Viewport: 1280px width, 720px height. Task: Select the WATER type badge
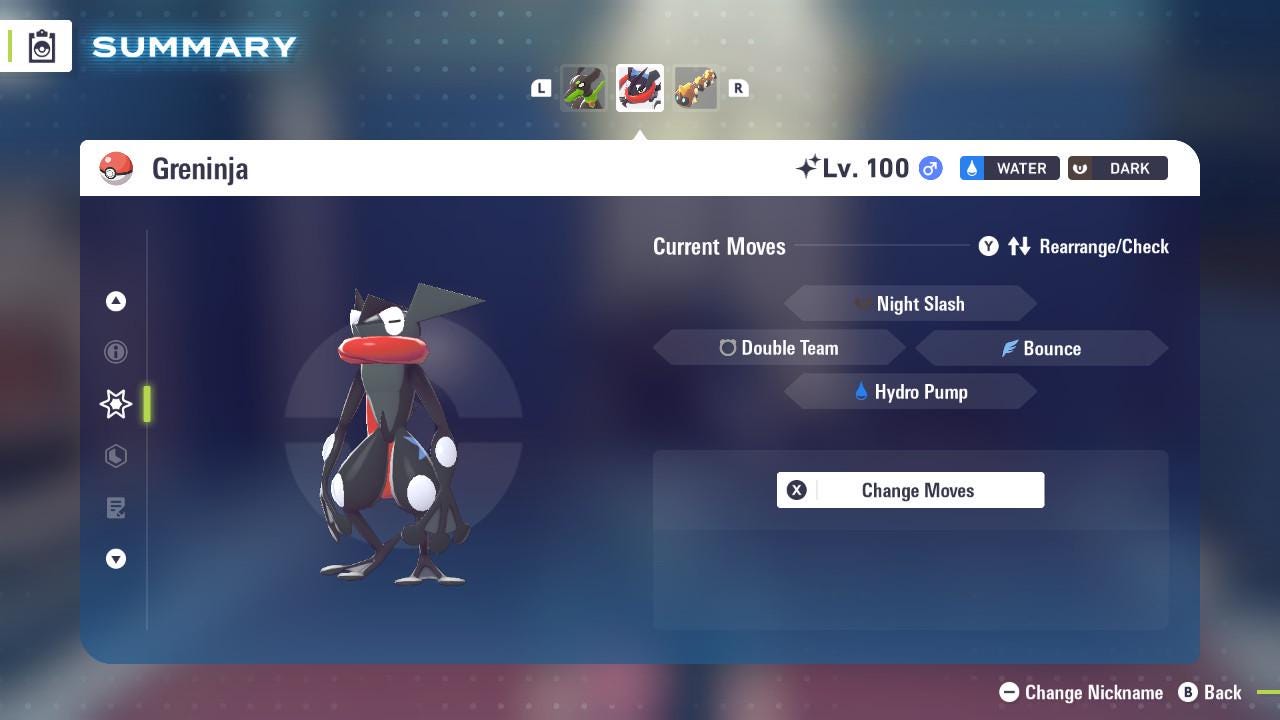(x=1009, y=168)
